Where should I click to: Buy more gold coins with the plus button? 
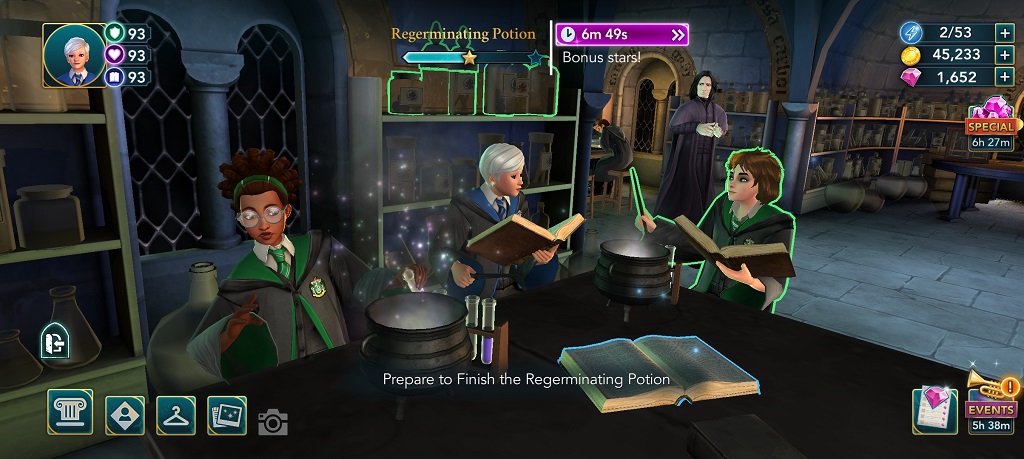pyautogui.click(x=1004, y=54)
